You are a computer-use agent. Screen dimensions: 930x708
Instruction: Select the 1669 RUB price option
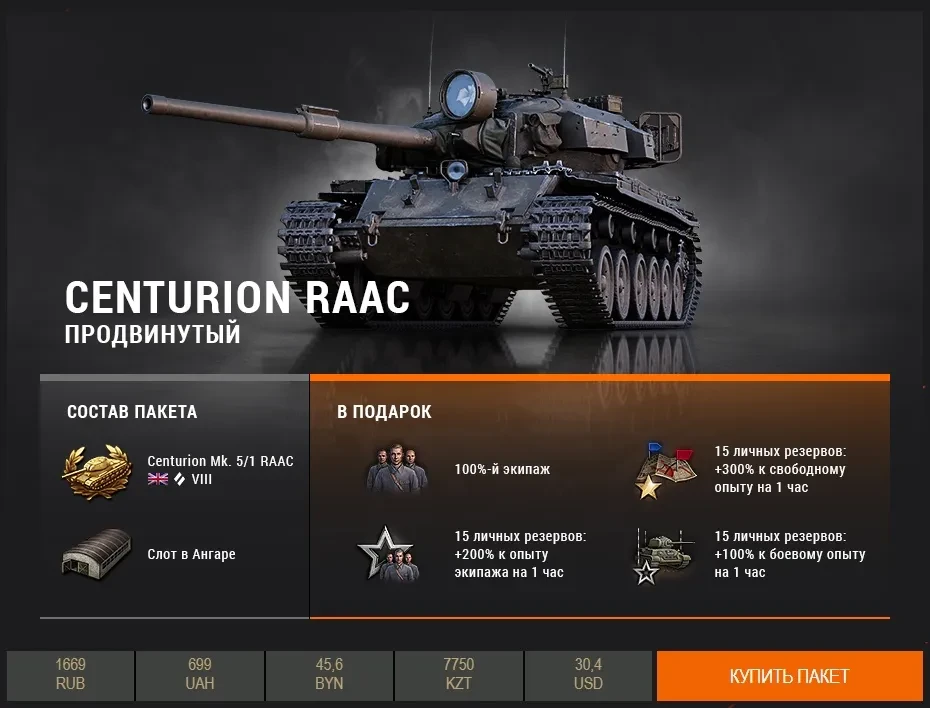70,674
